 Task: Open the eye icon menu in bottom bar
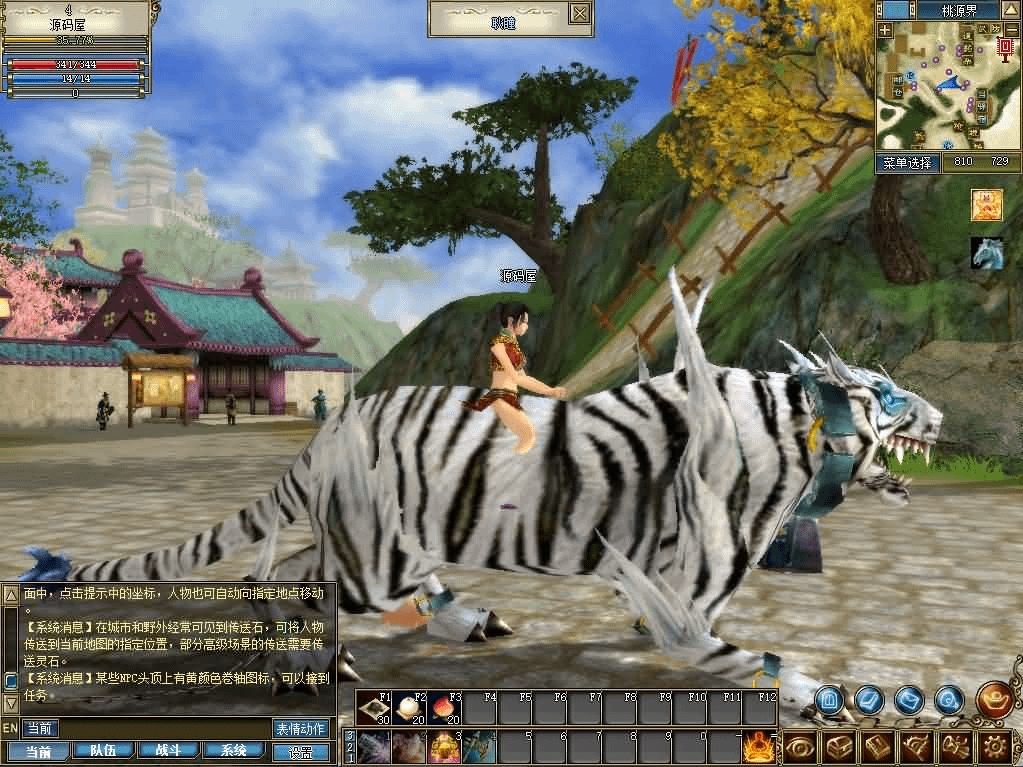coord(800,746)
